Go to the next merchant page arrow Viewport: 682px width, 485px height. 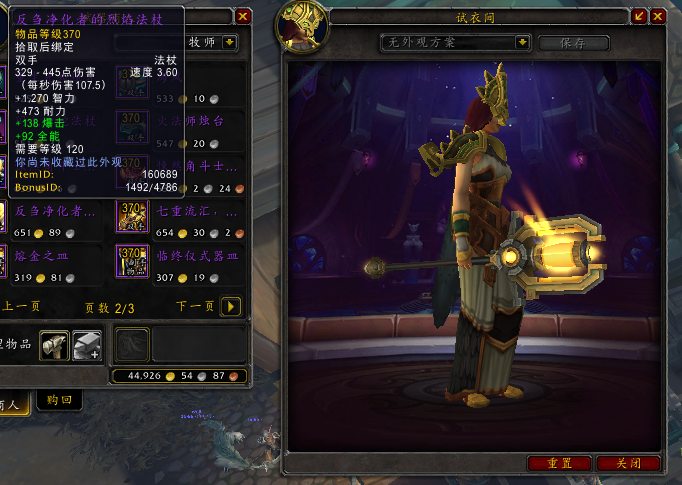pos(230,306)
